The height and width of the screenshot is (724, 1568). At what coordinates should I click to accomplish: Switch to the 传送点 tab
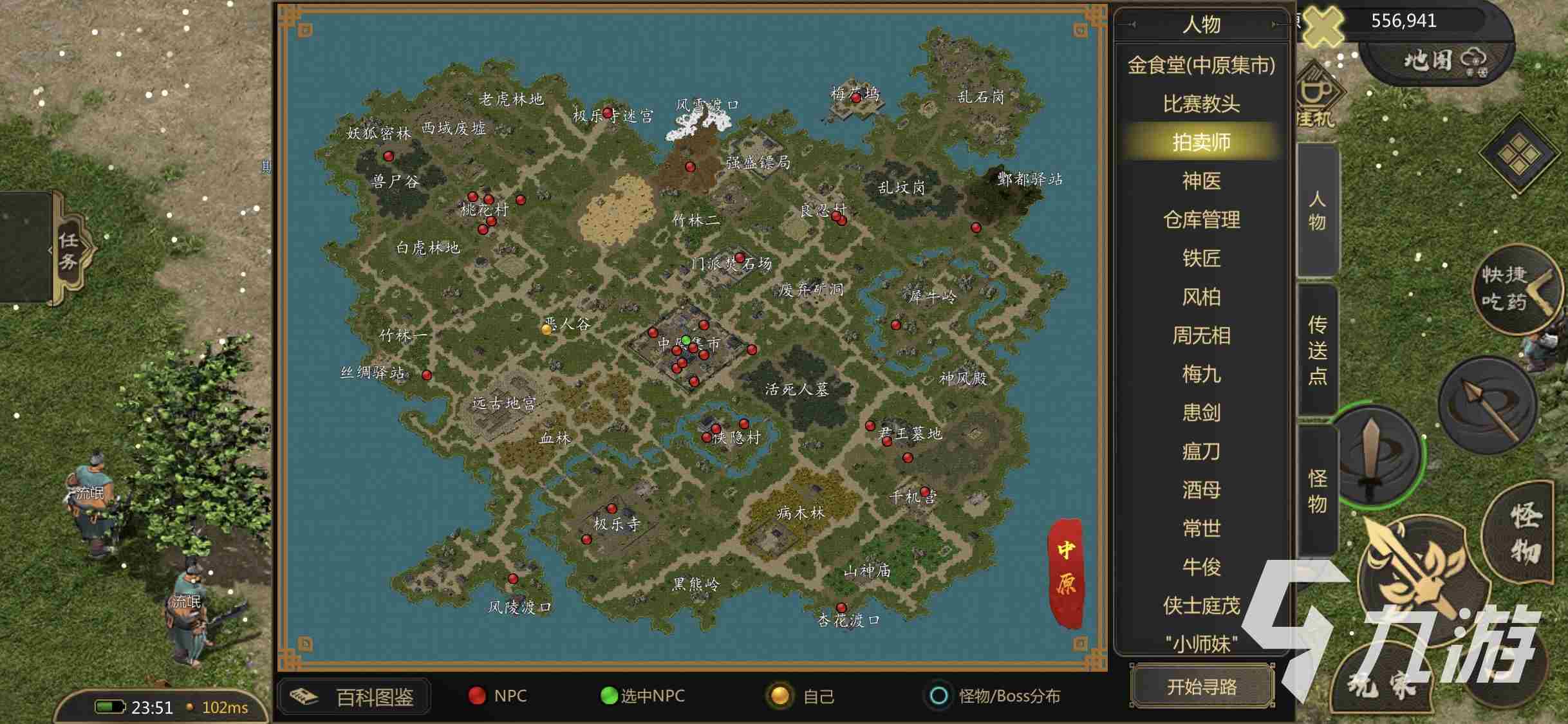click(1317, 350)
